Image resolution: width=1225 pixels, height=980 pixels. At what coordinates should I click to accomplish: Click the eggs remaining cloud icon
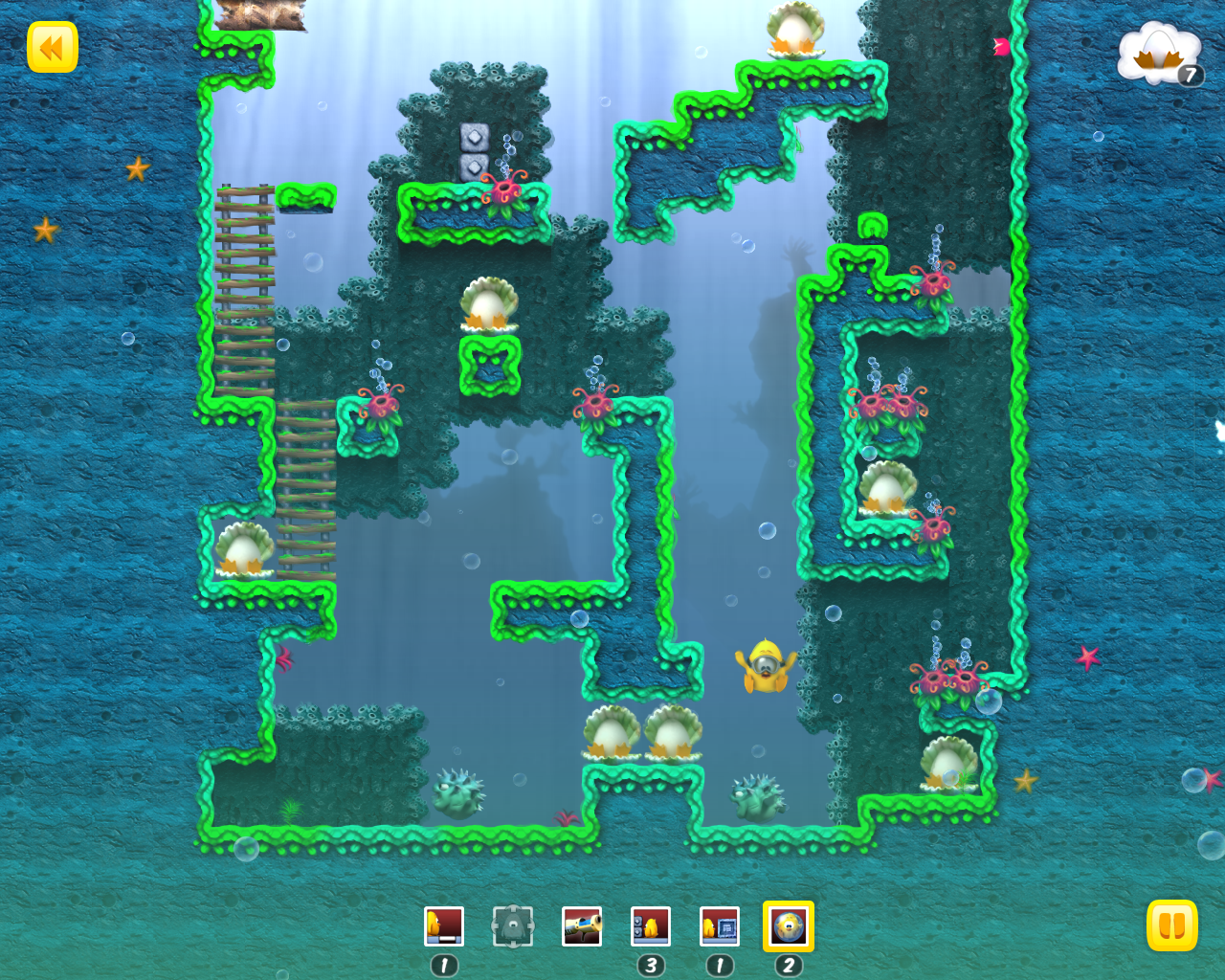point(1160,56)
